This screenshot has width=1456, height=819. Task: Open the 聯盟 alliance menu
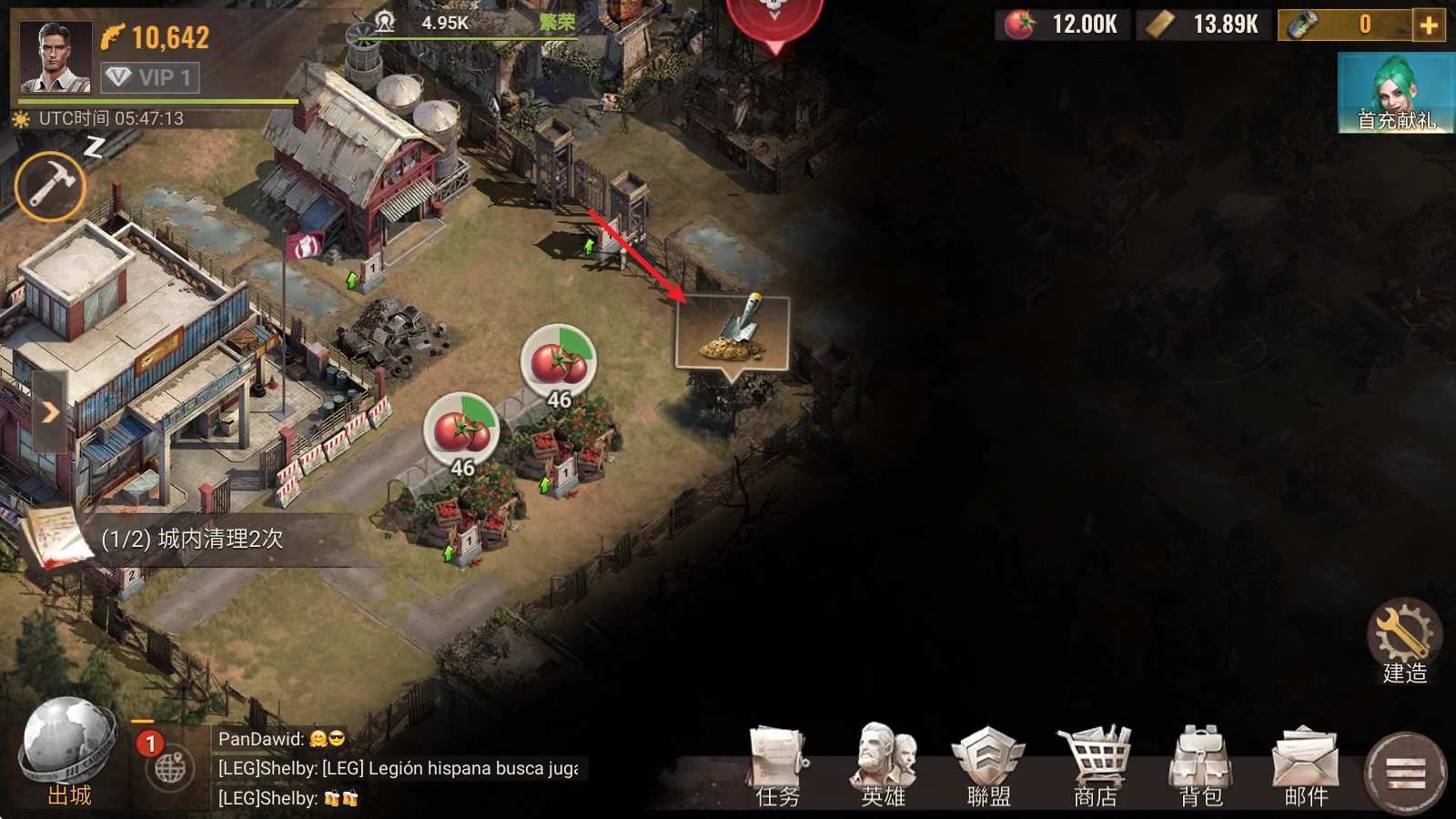coord(988,766)
